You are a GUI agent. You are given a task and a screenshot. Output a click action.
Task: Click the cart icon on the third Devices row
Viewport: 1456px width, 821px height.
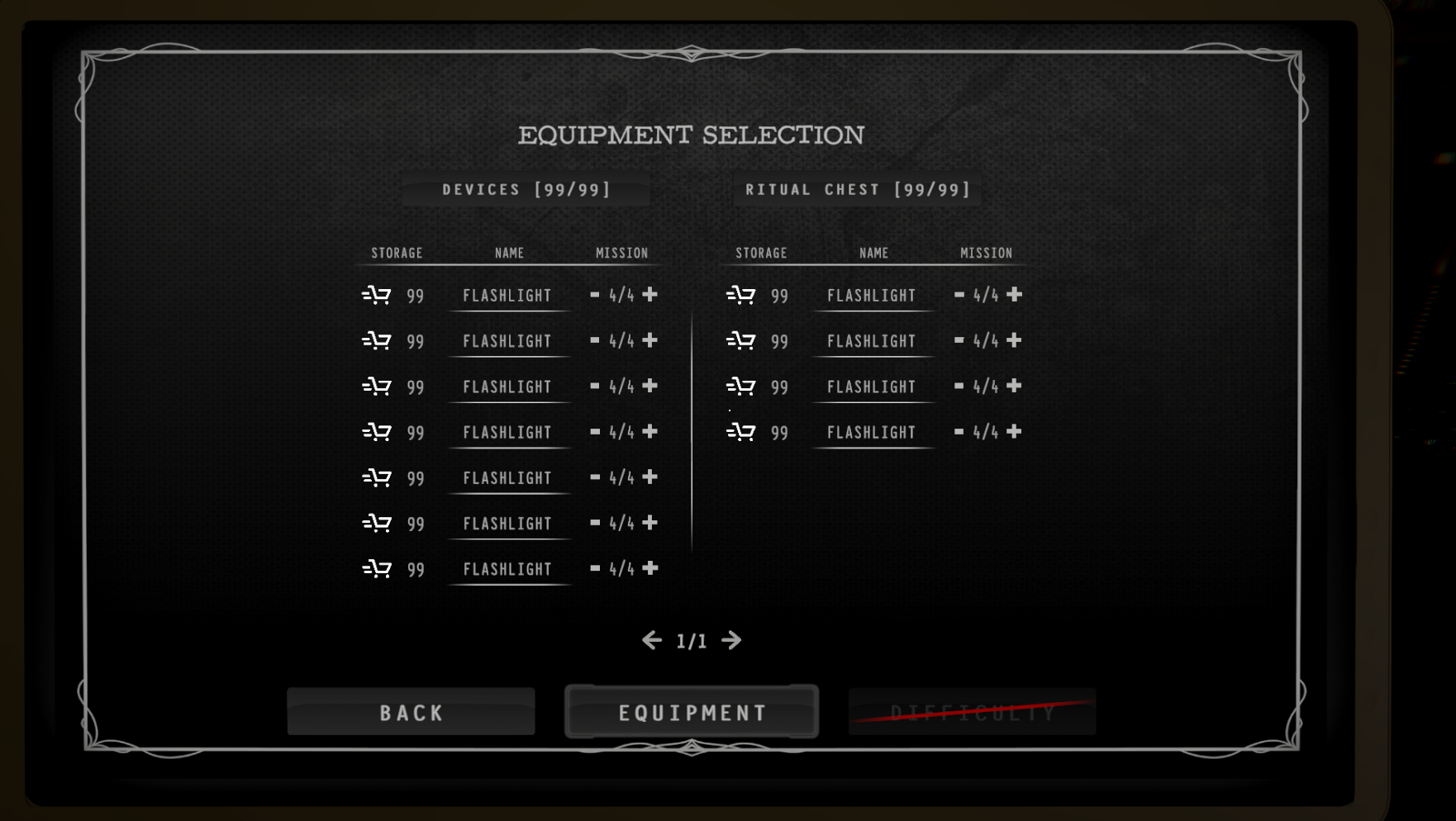[x=378, y=386]
